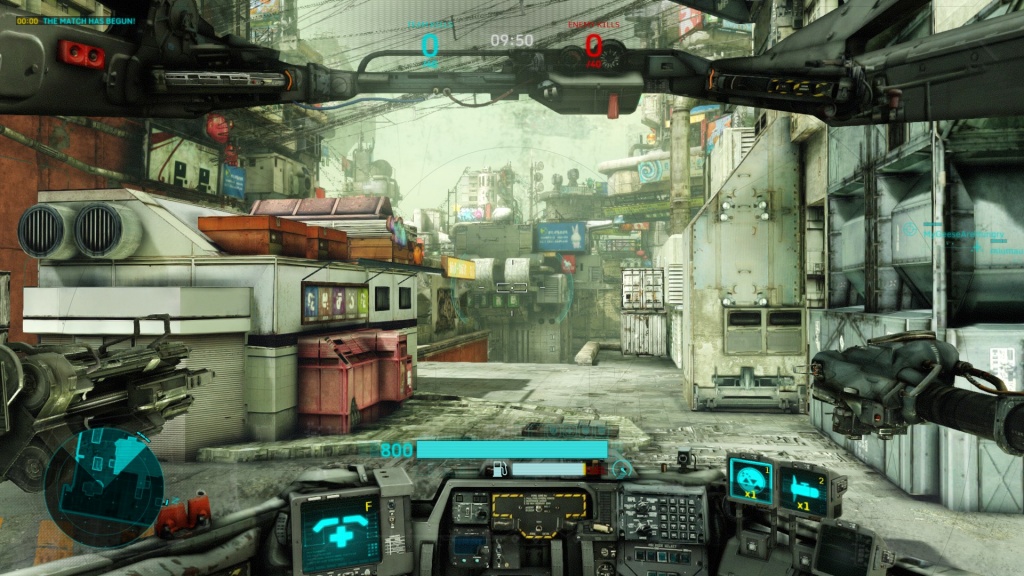Select item slot 1 on the cockpit screen

point(748,480)
